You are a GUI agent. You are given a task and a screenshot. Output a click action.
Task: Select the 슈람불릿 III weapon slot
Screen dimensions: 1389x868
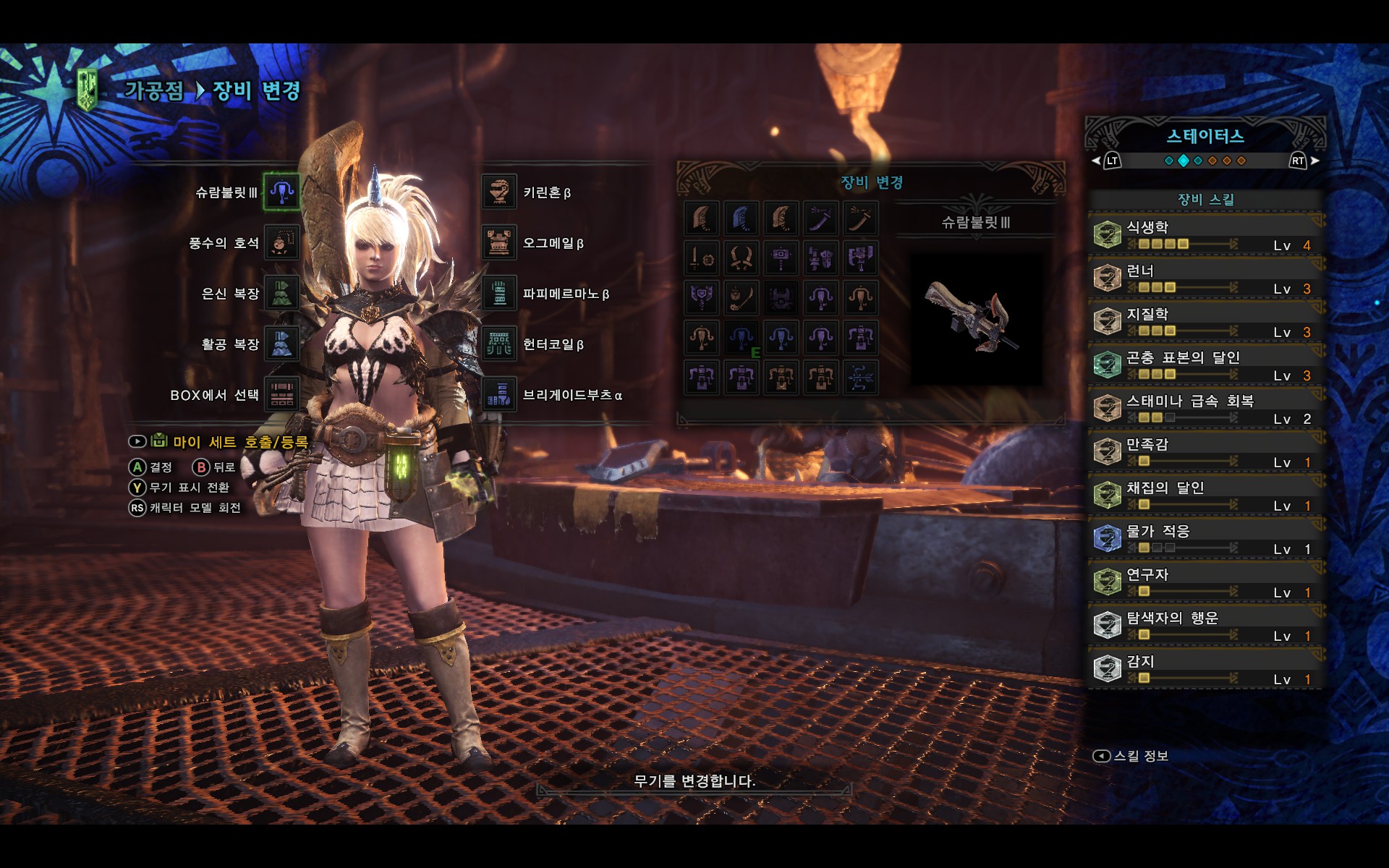click(x=281, y=192)
